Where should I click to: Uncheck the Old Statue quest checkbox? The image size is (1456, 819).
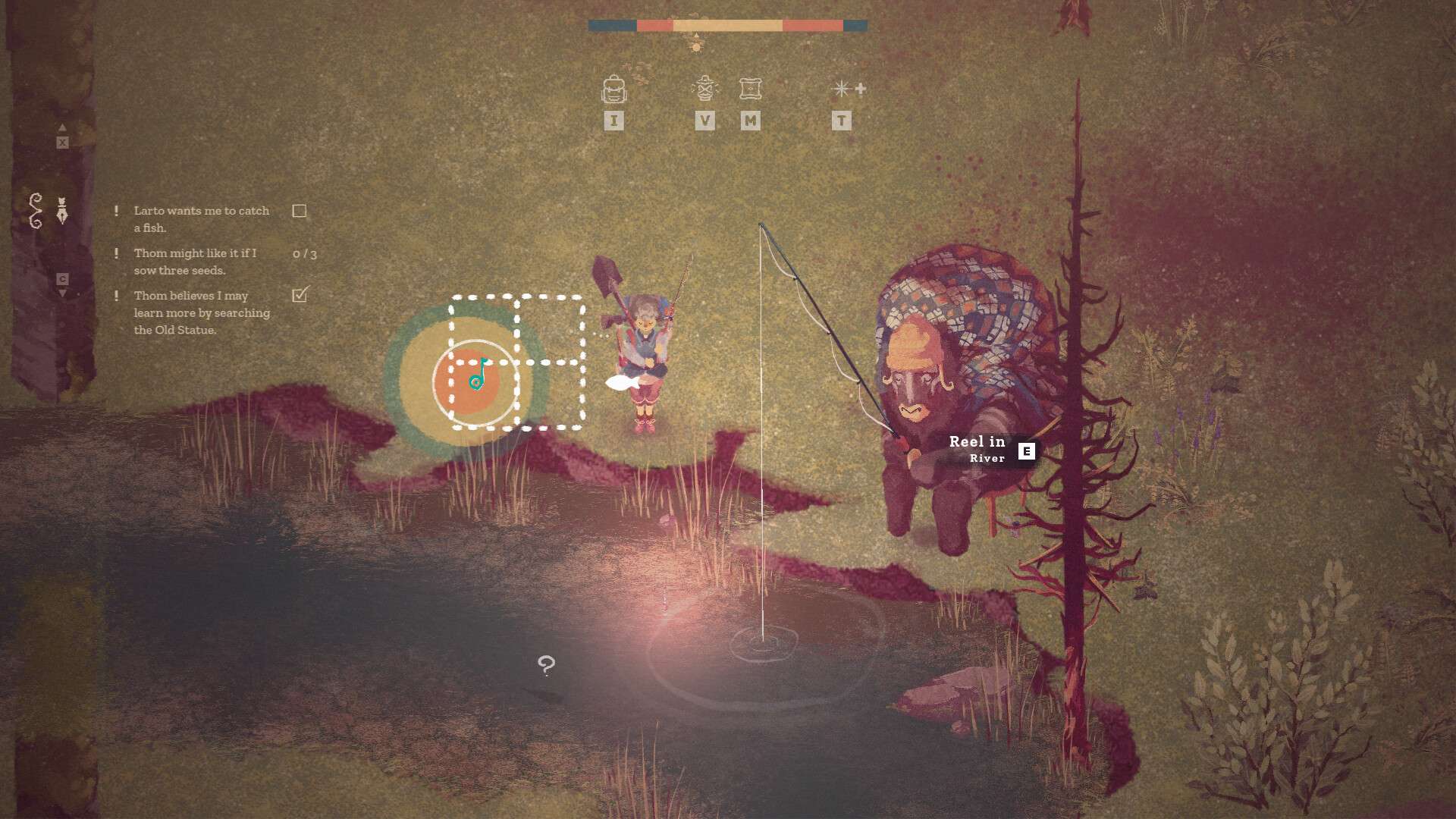pyautogui.click(x=300, y=296)
